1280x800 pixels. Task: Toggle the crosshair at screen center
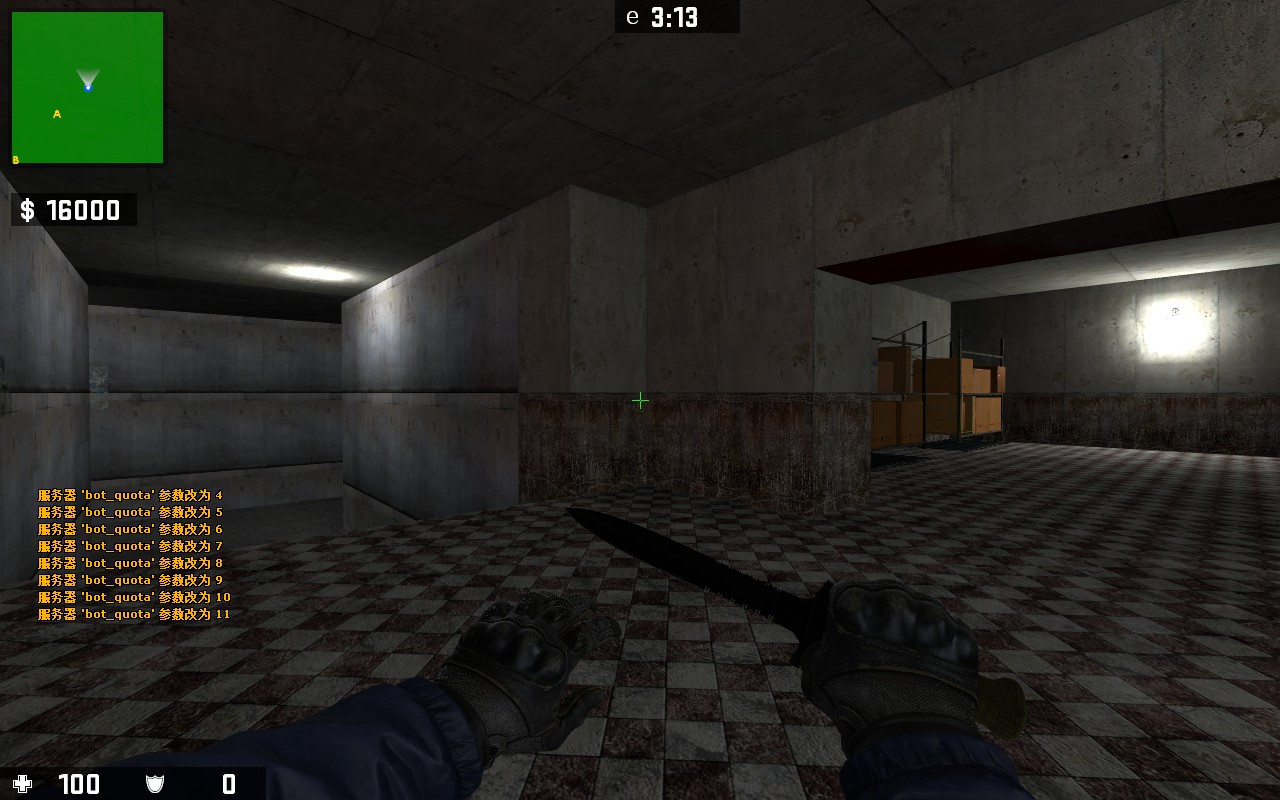click(640, 400)
